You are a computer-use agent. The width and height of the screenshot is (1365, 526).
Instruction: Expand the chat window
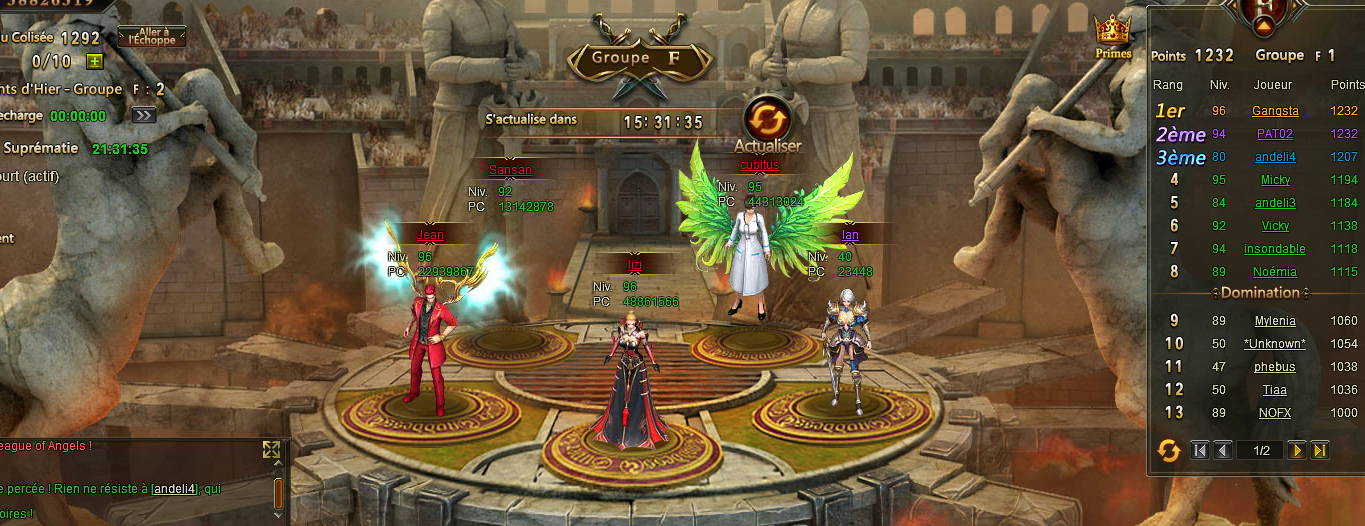[271, 450]
